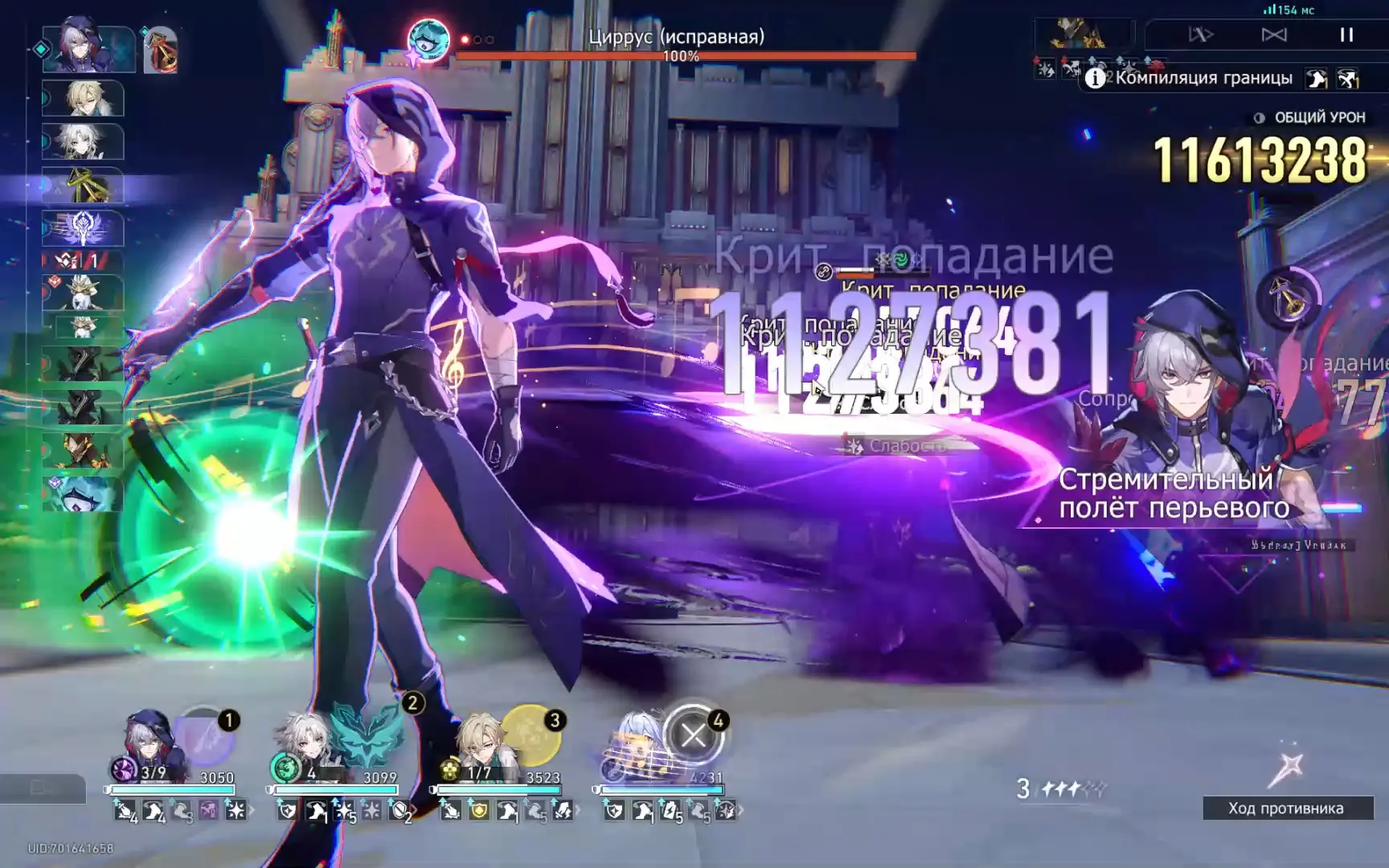Toggle auto-battle mode
The image size is (1389, 868).
coord(1274,35)
